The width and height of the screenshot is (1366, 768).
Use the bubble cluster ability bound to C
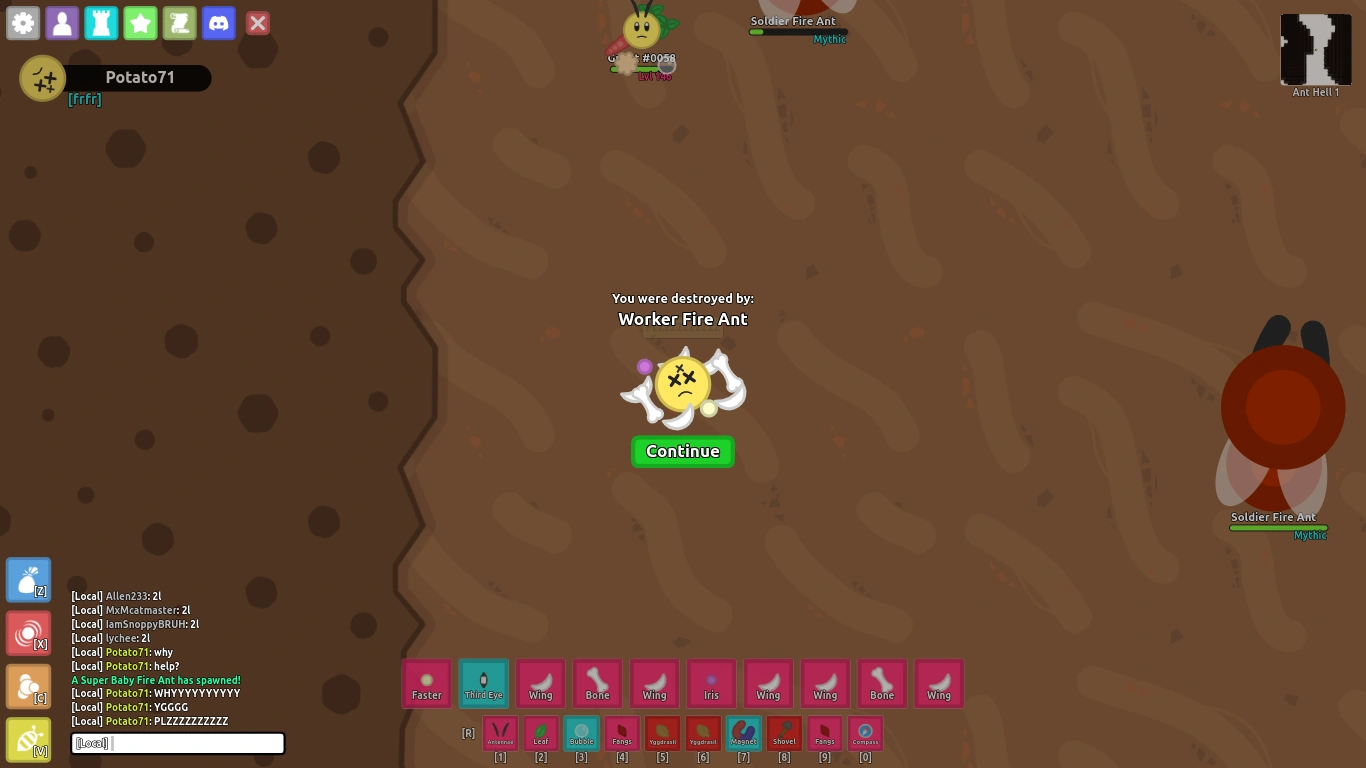28,686
